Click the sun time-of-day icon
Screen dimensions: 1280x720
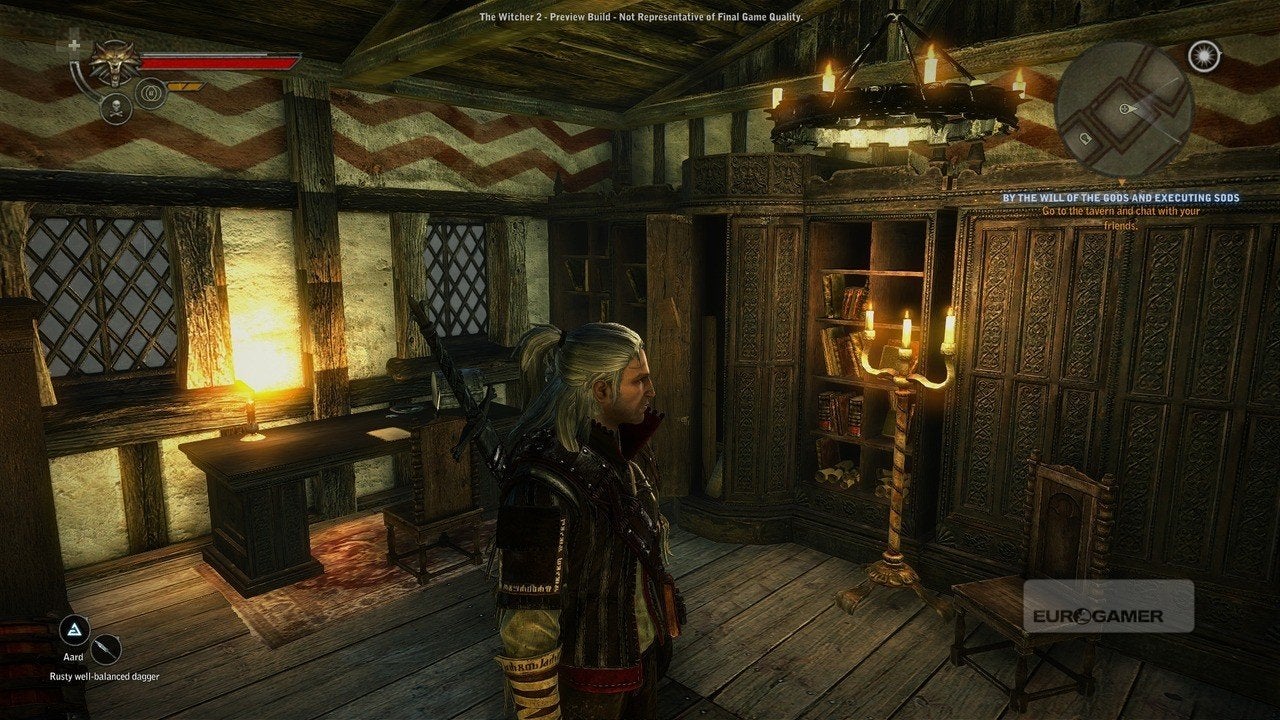(1204, 56)
